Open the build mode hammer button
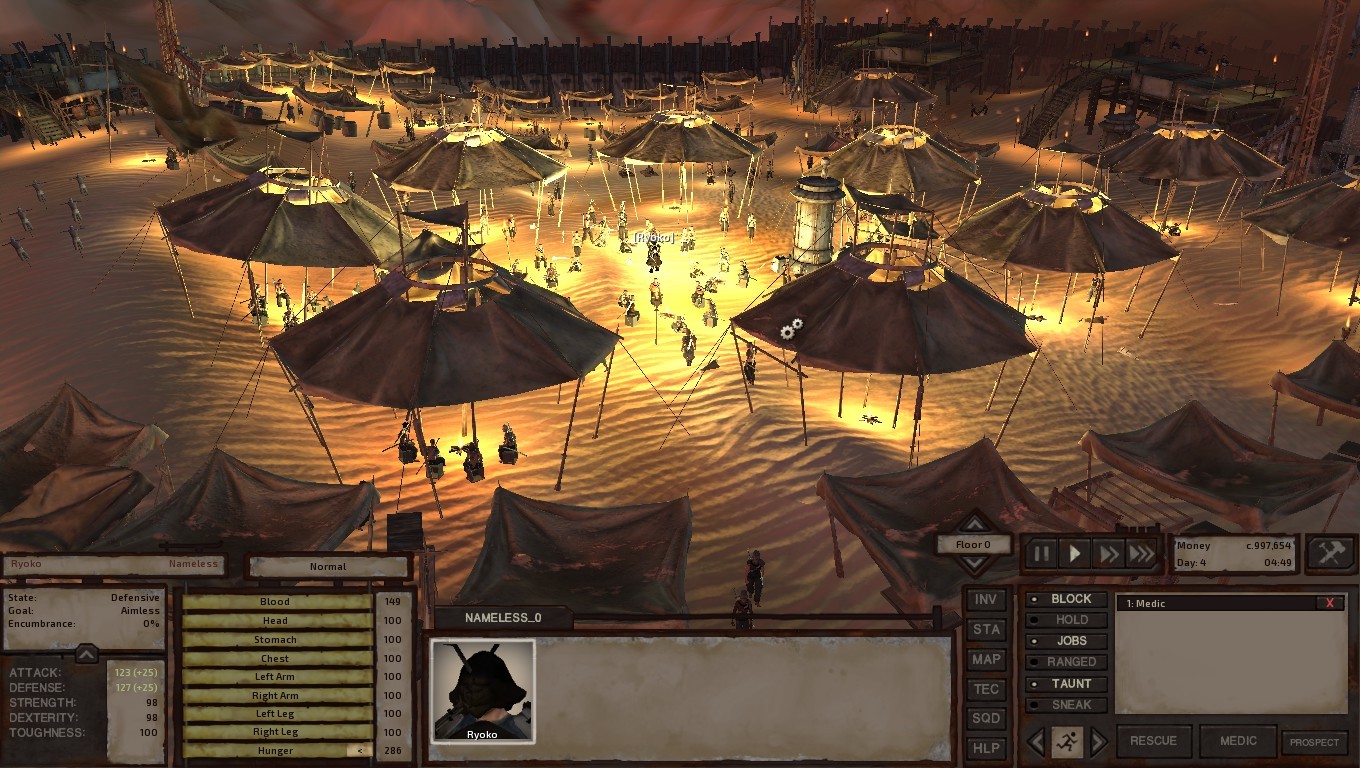1360x768 pixels. [x=1331, y=553]
